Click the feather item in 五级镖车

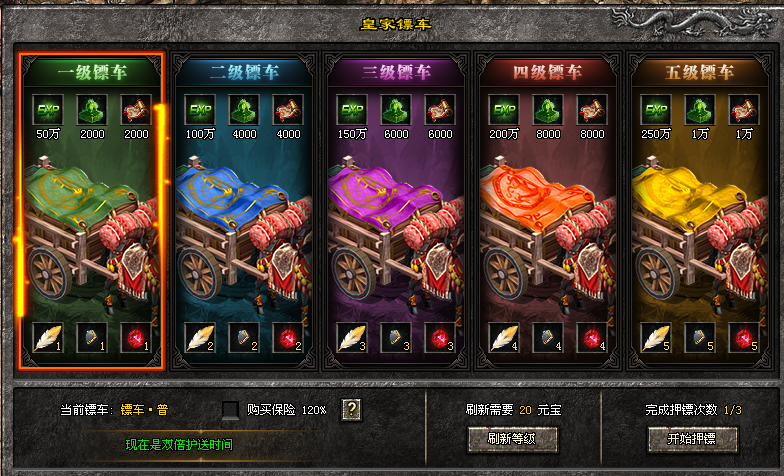[x=654, y=338]
